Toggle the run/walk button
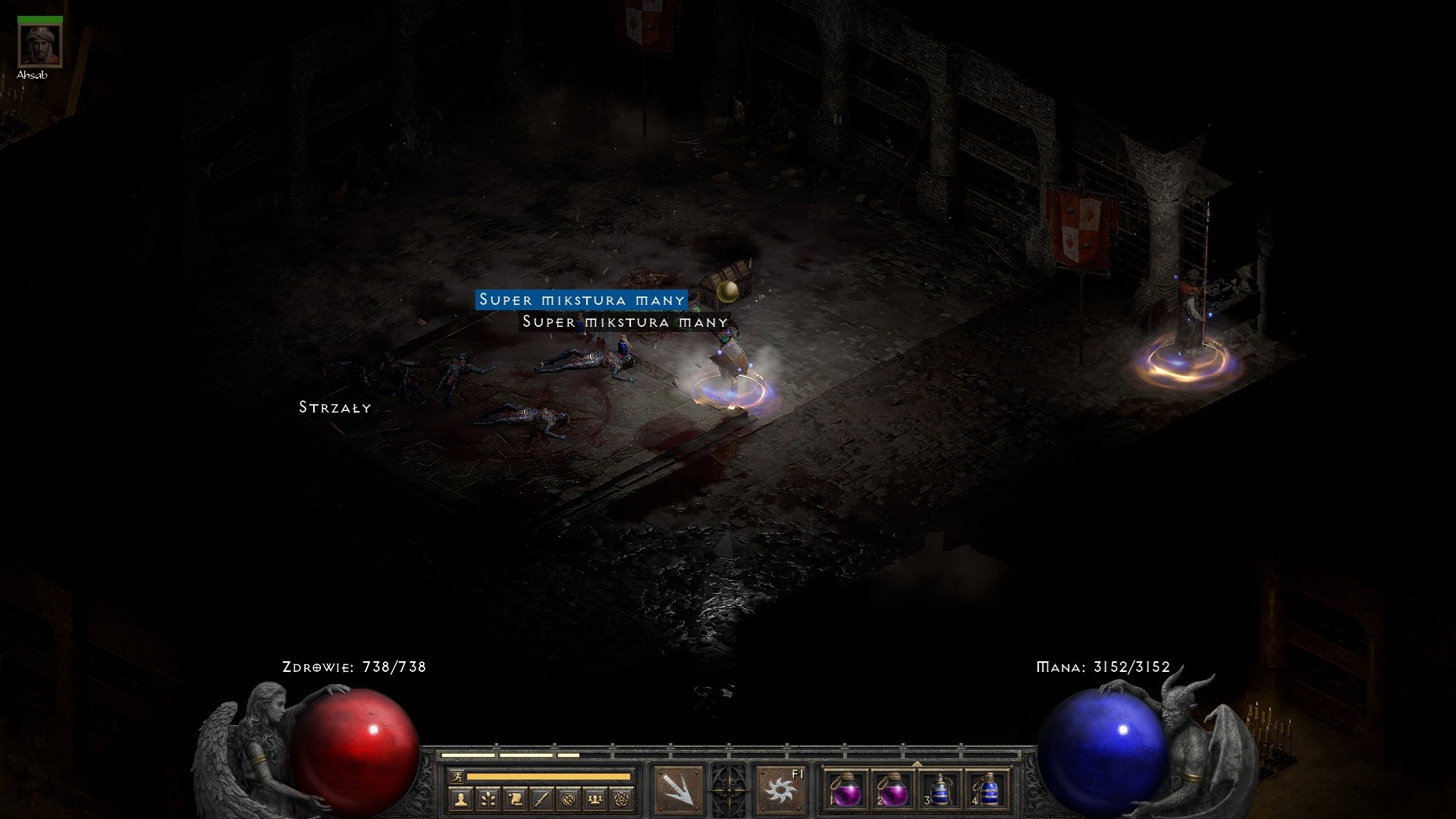Viewport: 1456px width, 819px height. coord(458,777)
